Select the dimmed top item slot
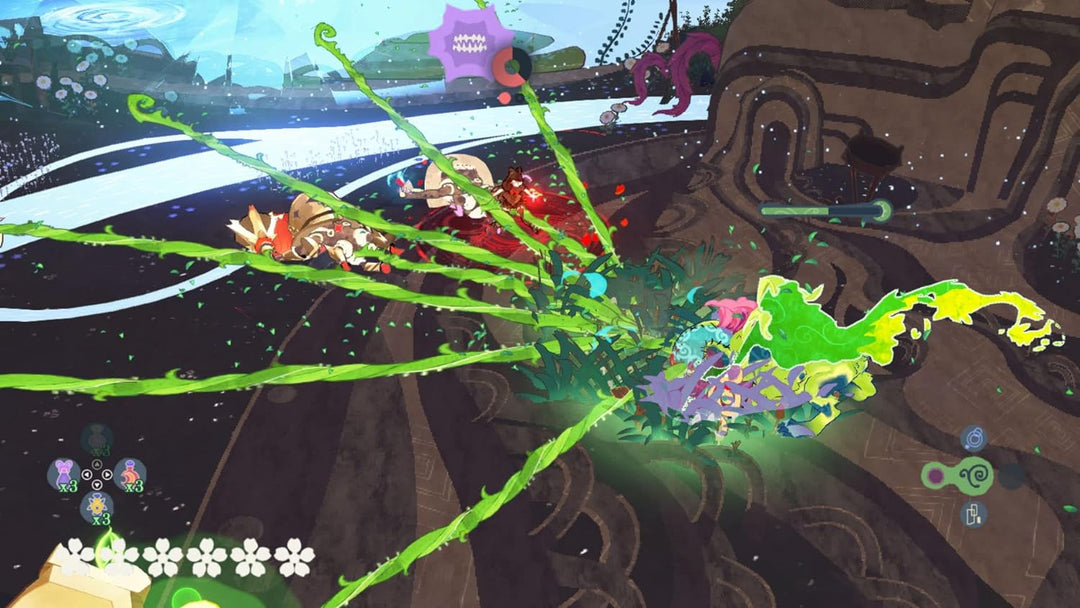The width and height of the screenshot is (1080, 608). tap(97, 439)
